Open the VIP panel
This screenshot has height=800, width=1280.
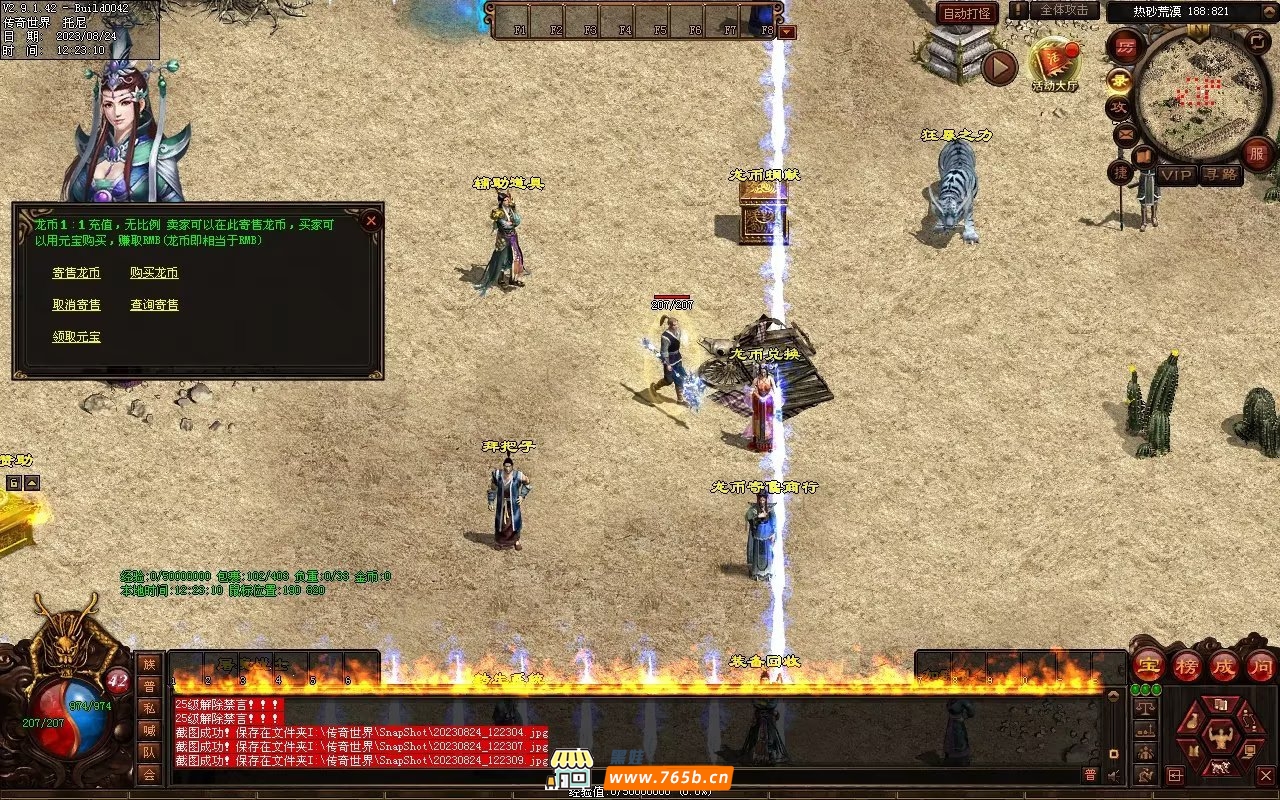[x=1177, y=175]
